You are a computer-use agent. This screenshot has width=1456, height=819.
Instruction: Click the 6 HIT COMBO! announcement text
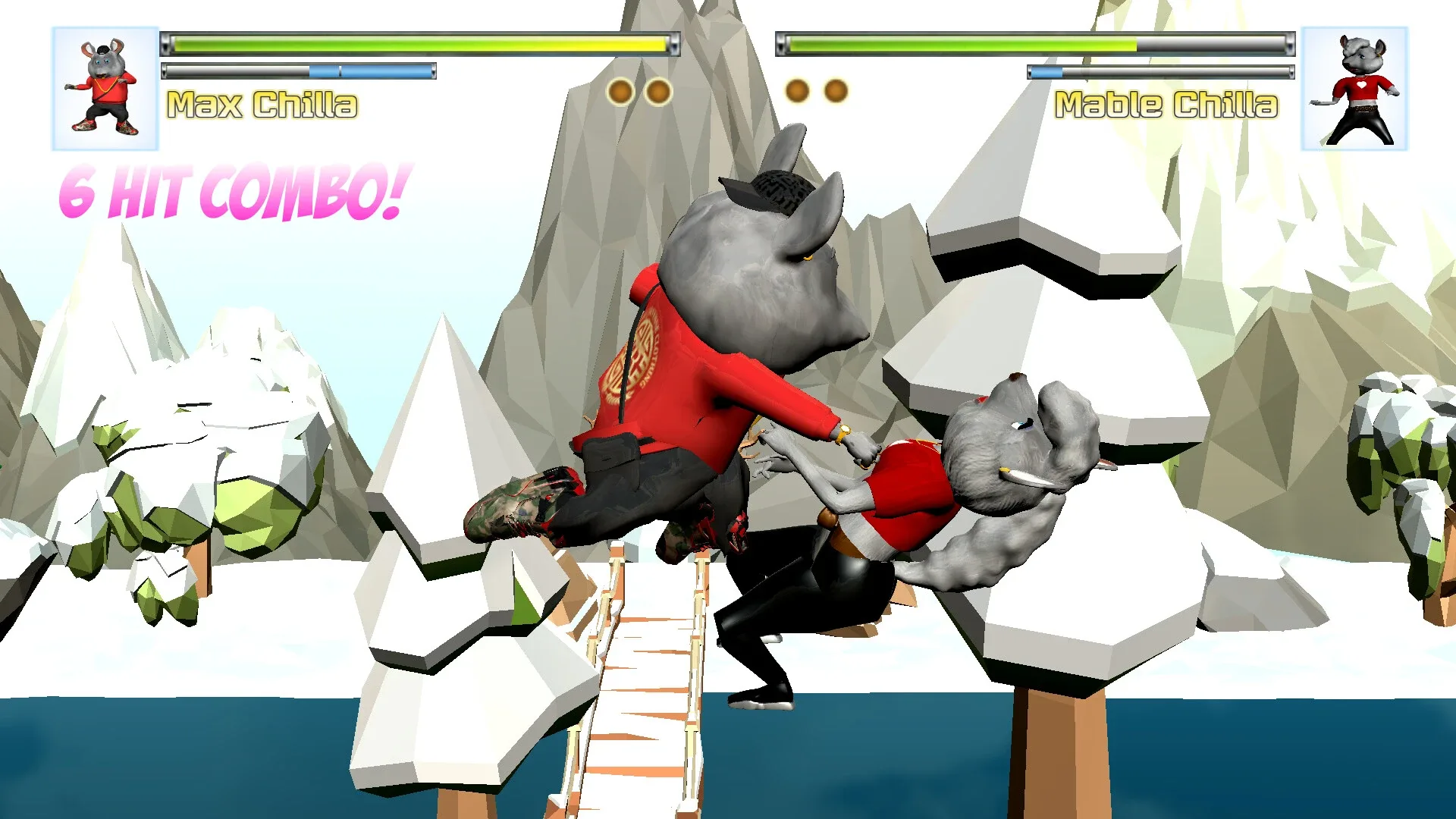point(235,192)
